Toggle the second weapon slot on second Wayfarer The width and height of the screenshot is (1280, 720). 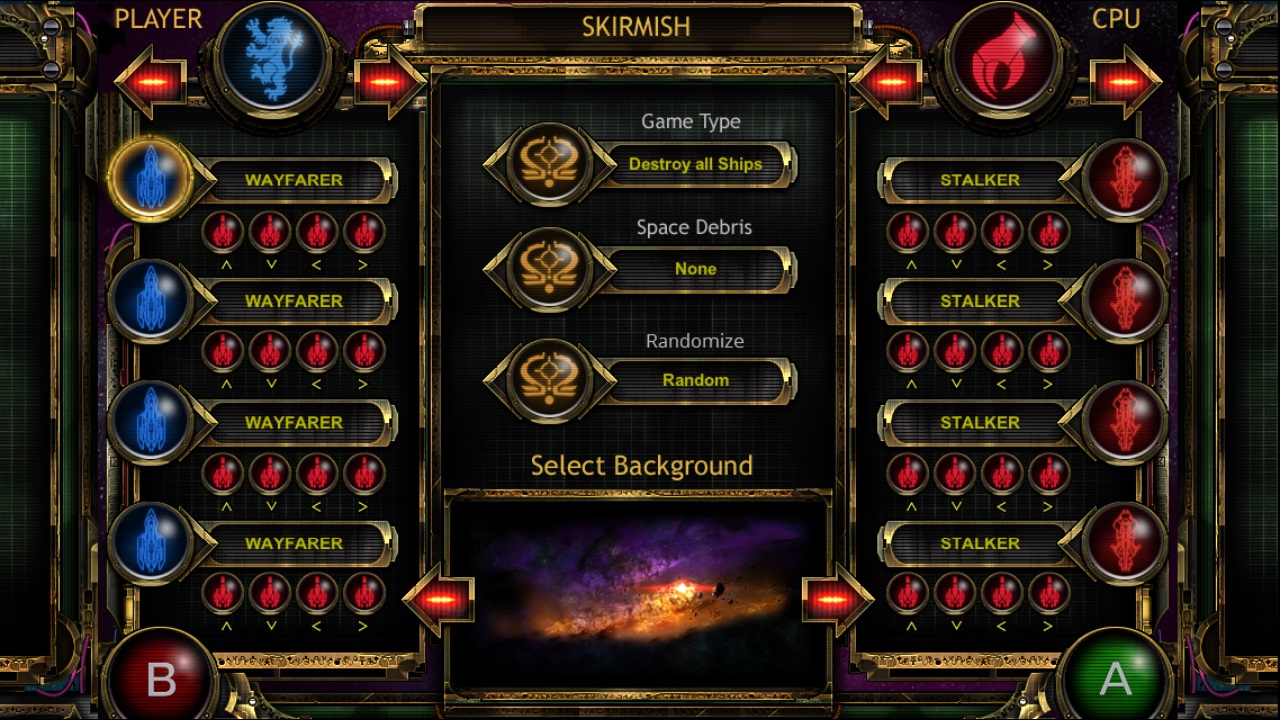point(270,352)
